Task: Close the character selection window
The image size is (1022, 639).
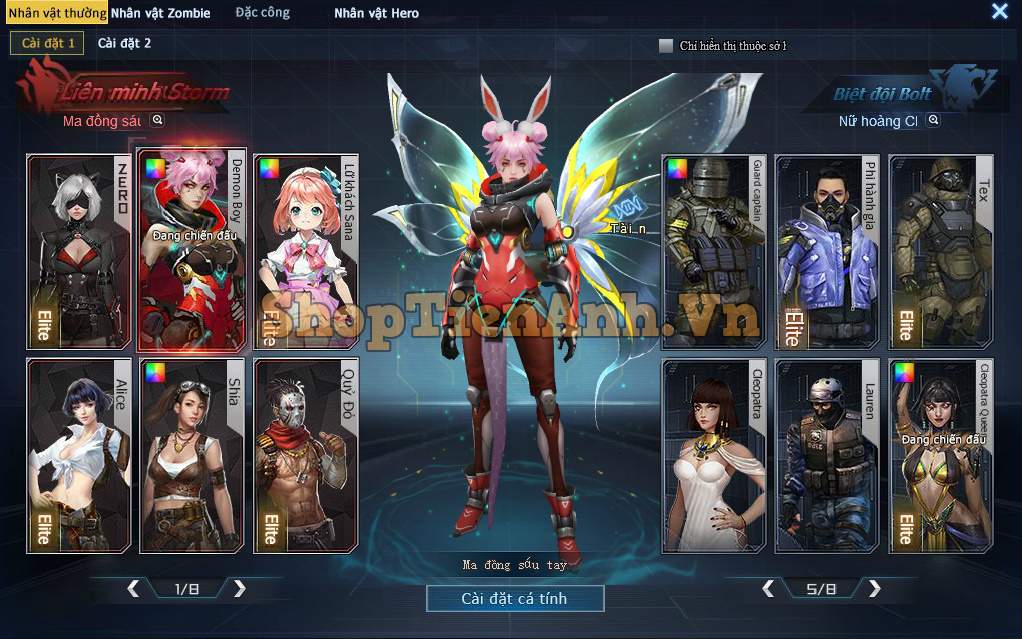Action: click(999, 11)
